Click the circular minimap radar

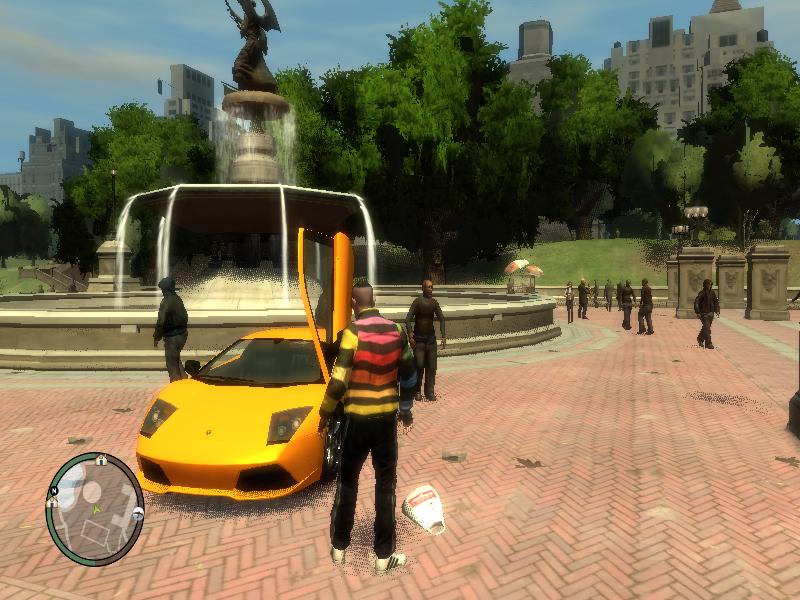tap(95, 508)
